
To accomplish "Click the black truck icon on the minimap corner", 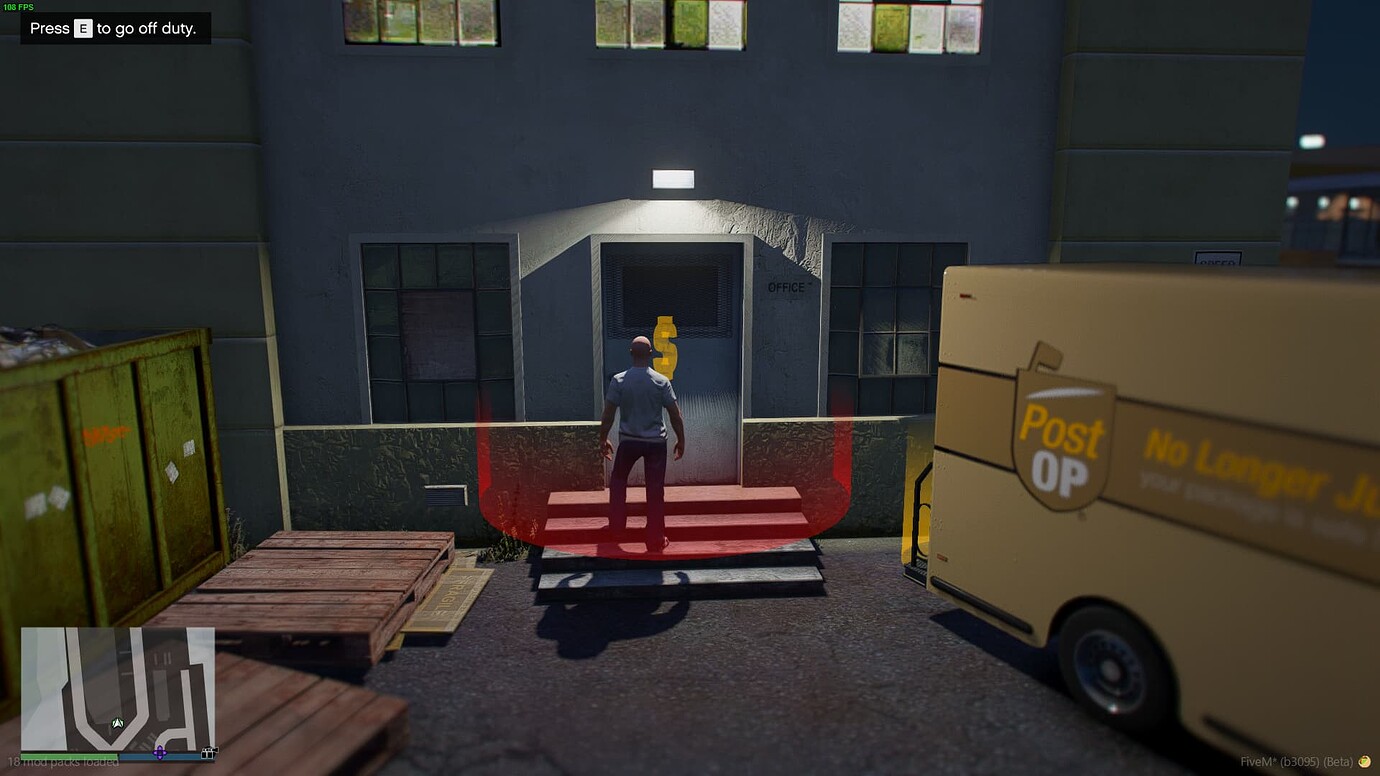I will 209,754.
